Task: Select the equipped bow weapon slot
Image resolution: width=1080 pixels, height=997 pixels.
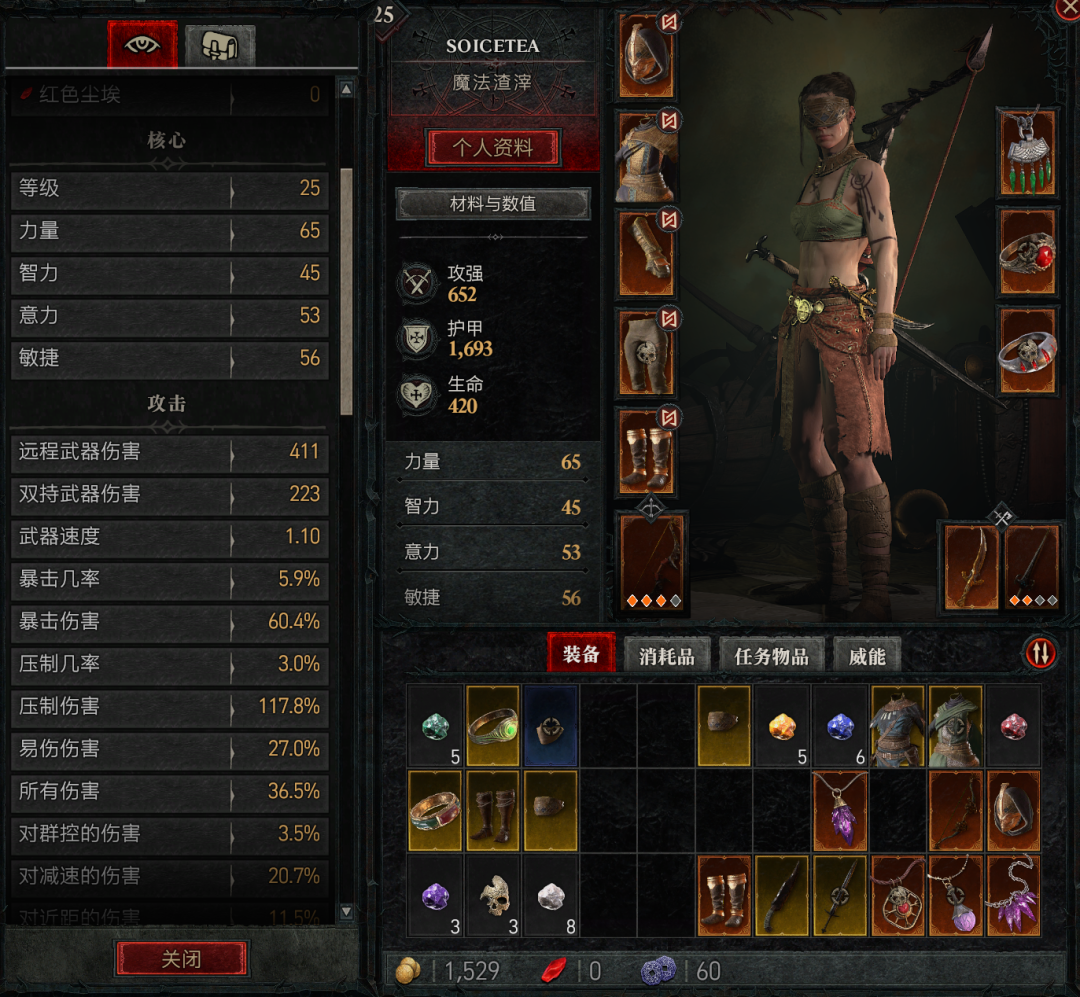Action: click(652, 560)
